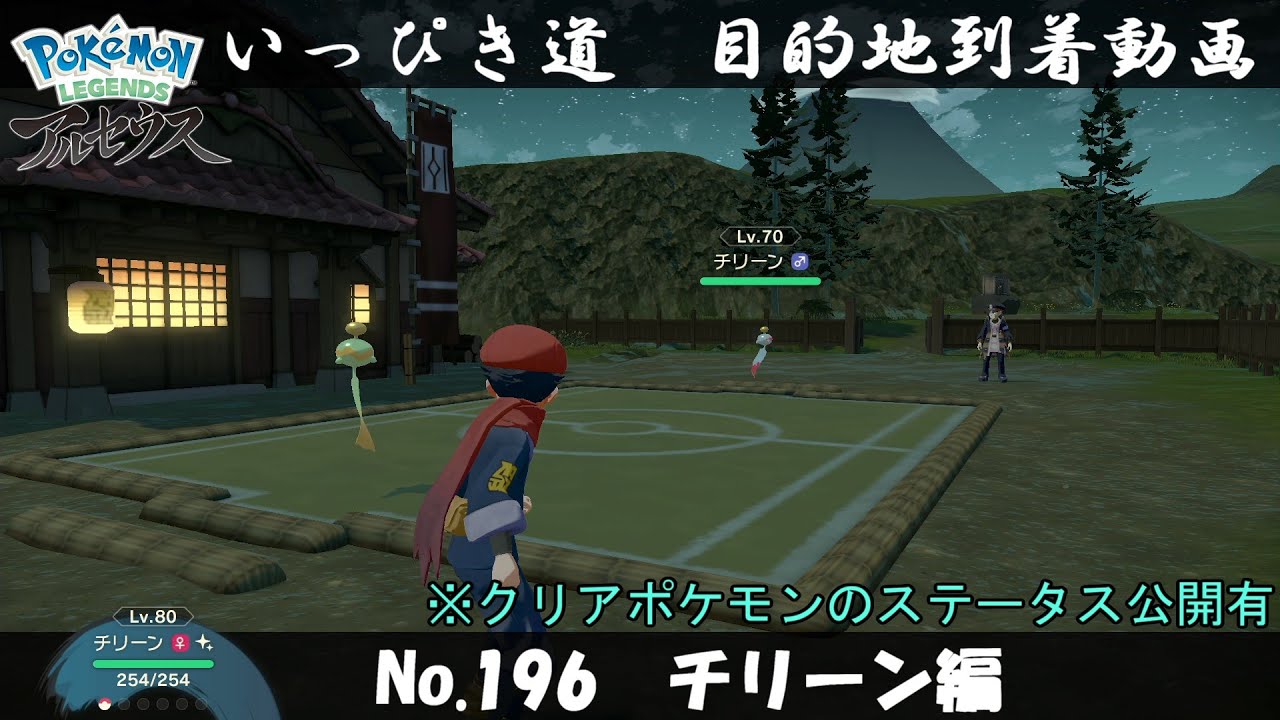Click the shiny sparkle icon next to チリーン

204,644
